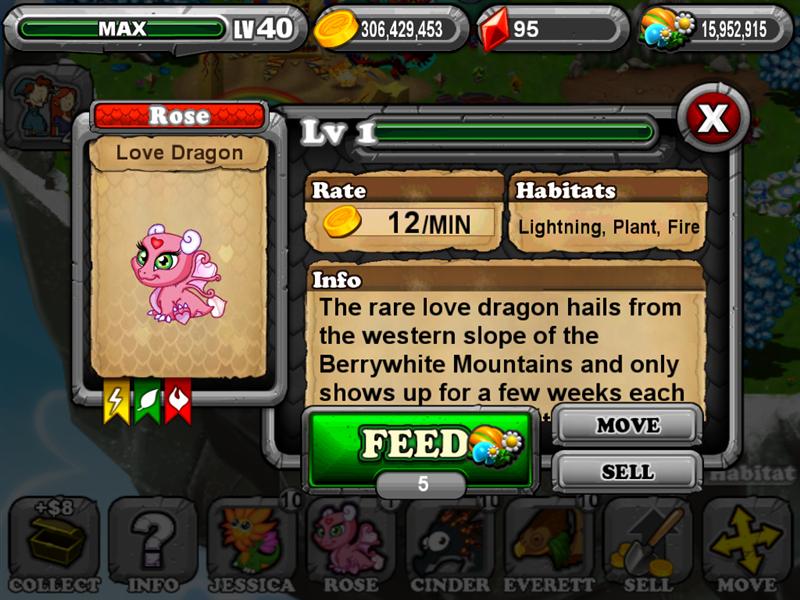Open the friends portrait icon

point(37,100)
